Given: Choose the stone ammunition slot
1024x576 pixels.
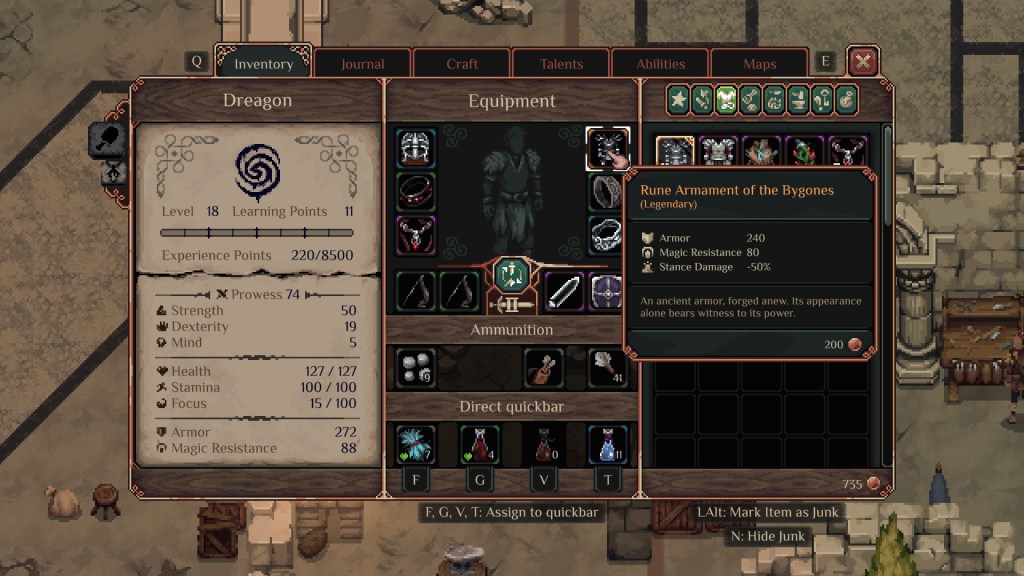Looking at the screenshot, I should click(415, 368).
